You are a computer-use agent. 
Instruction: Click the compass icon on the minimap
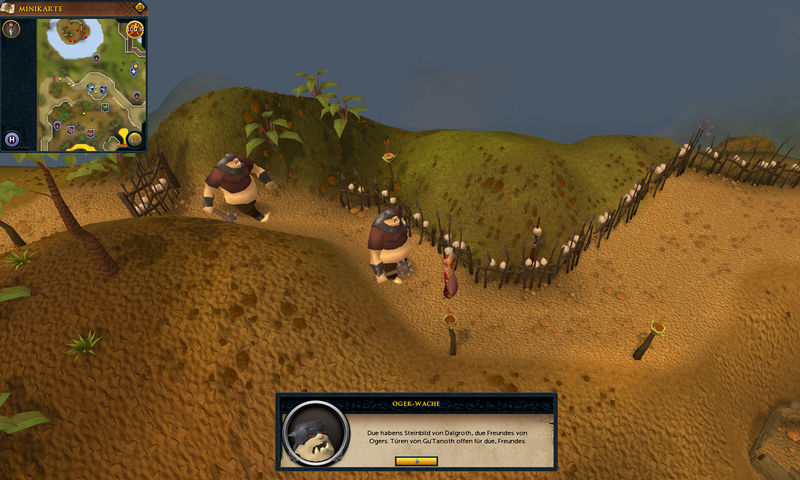(x=13, y=29)
